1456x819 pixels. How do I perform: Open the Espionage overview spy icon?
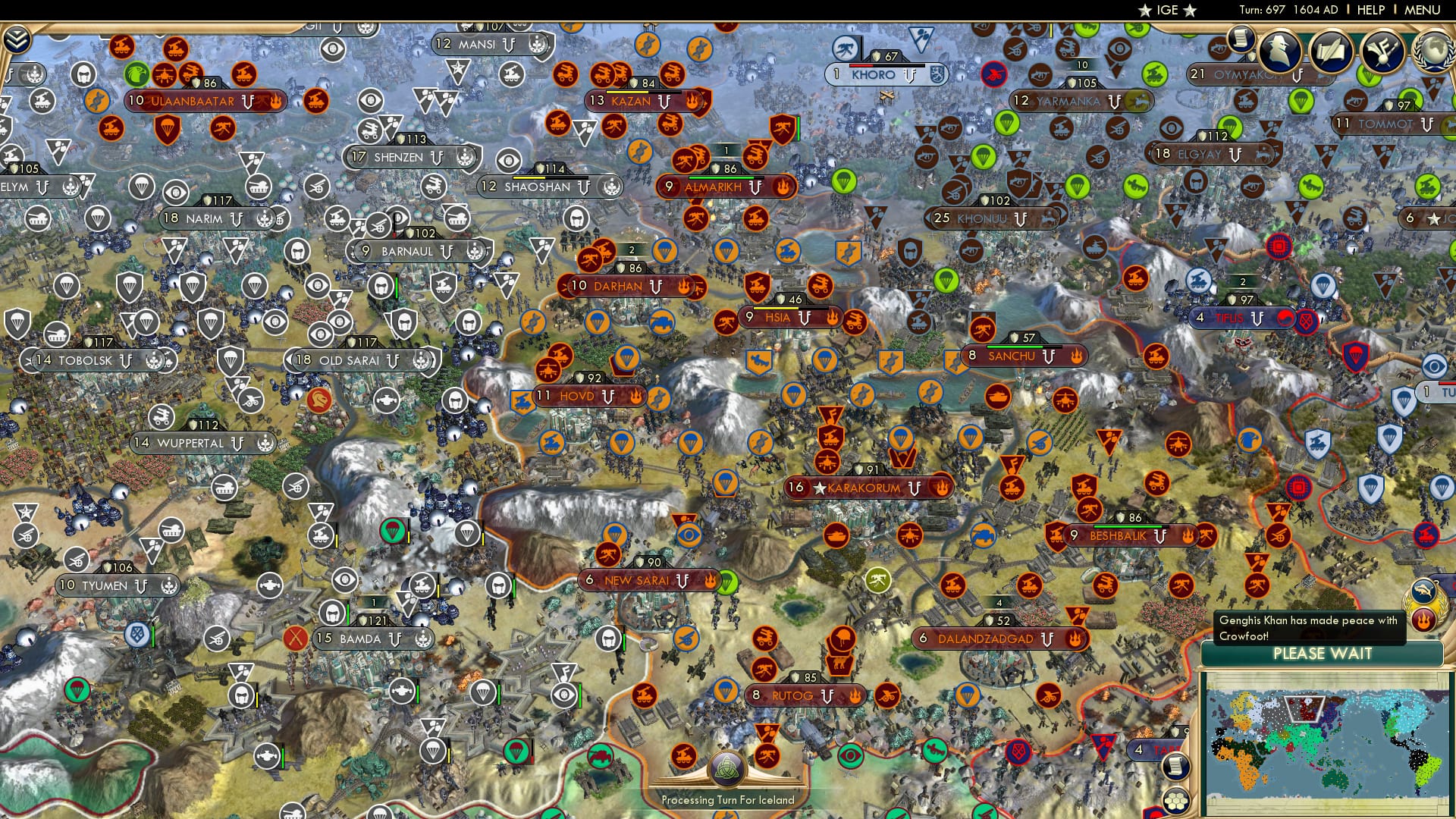1279,51
